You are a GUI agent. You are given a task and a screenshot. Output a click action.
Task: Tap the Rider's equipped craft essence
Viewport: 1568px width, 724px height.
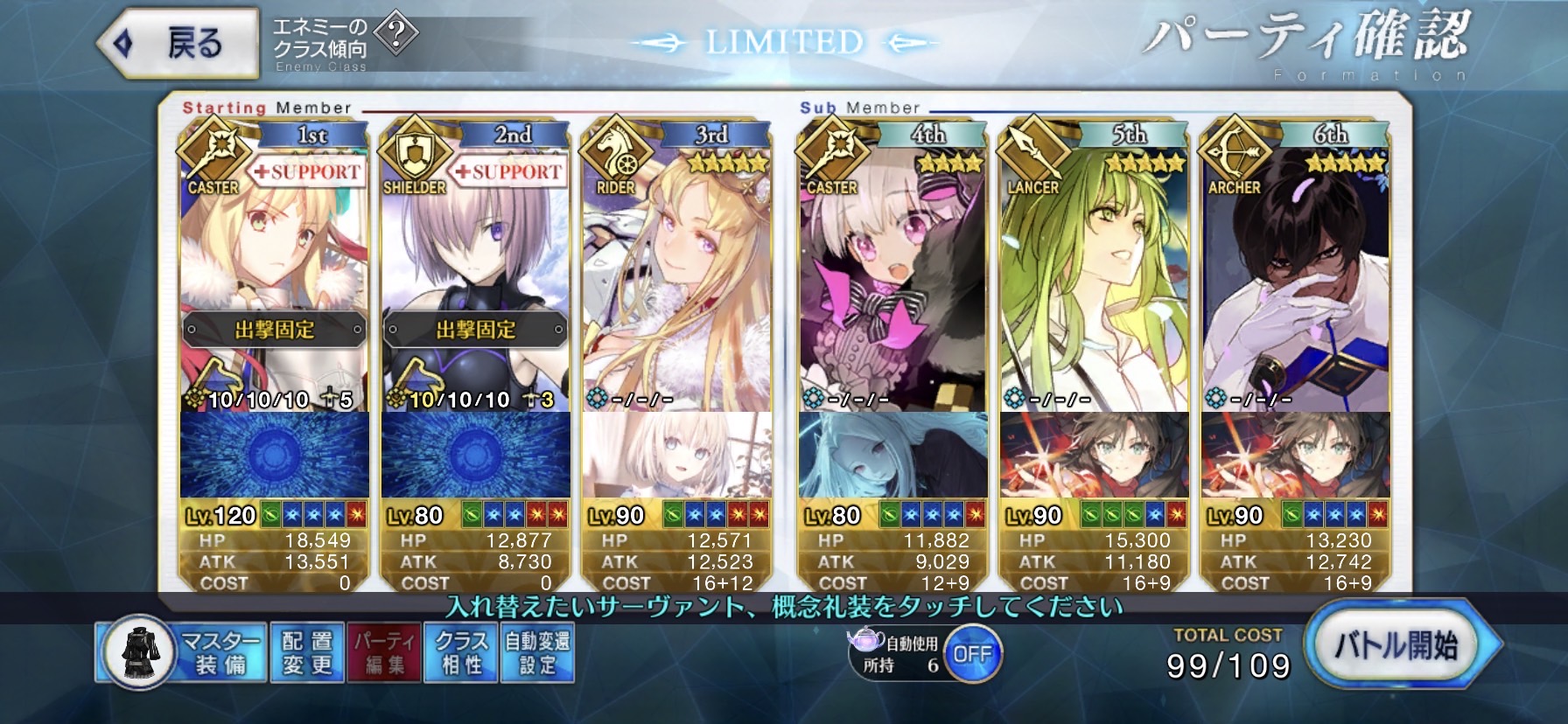point(676,455)
